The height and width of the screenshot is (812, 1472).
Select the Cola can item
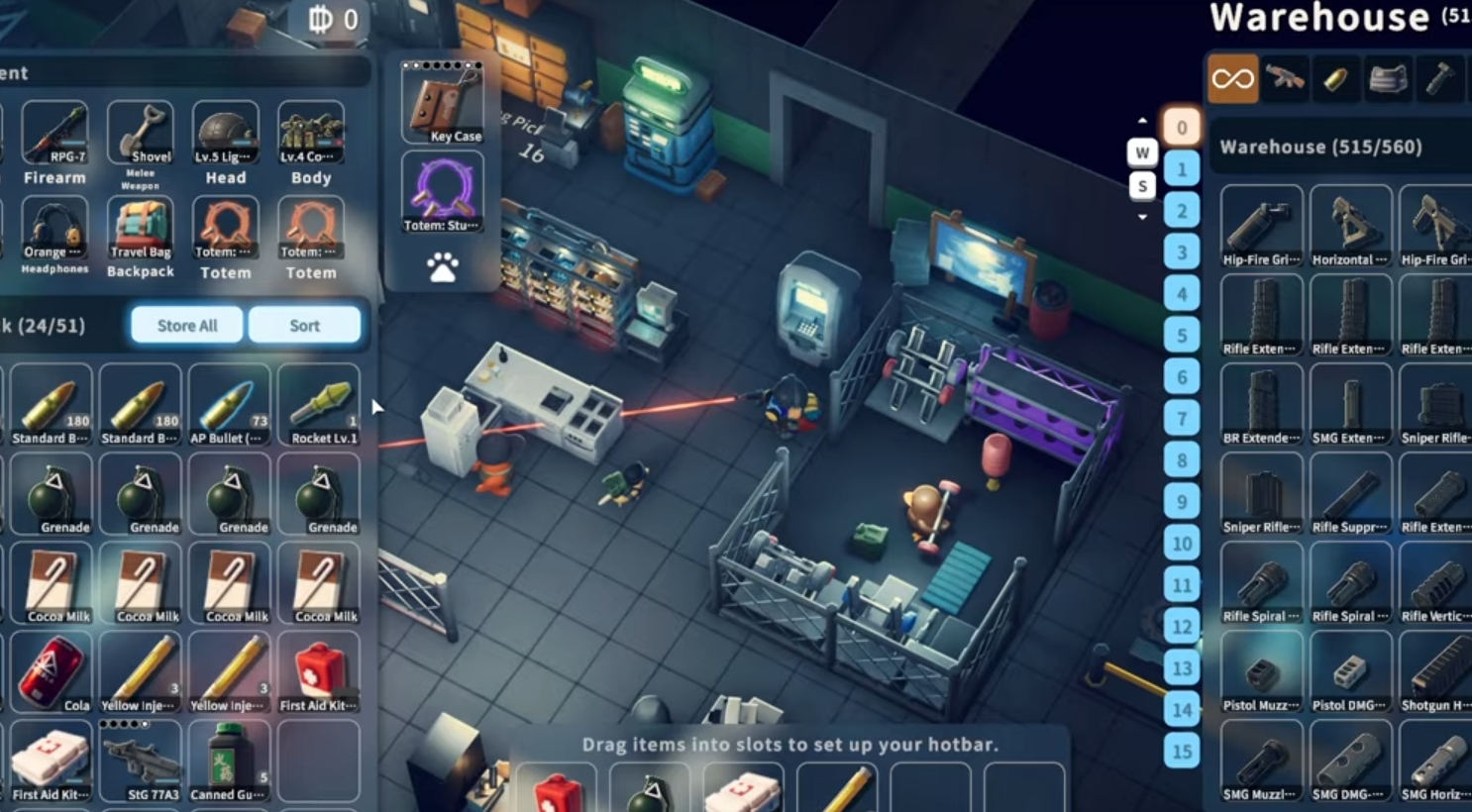tap(51, 673)
